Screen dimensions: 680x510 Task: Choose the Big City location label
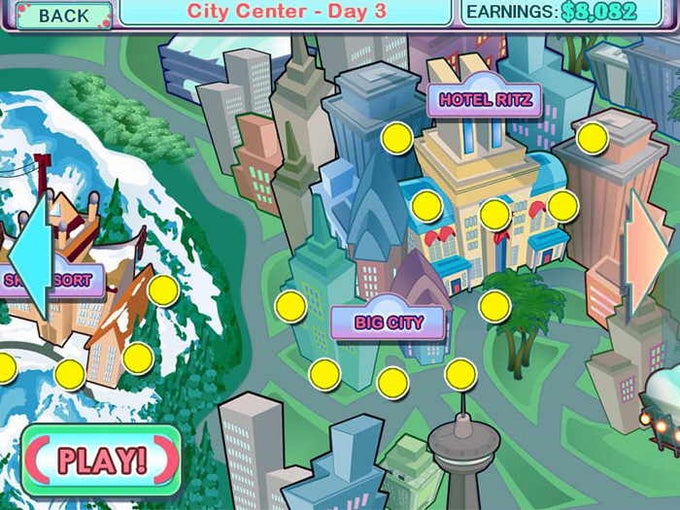388,323
